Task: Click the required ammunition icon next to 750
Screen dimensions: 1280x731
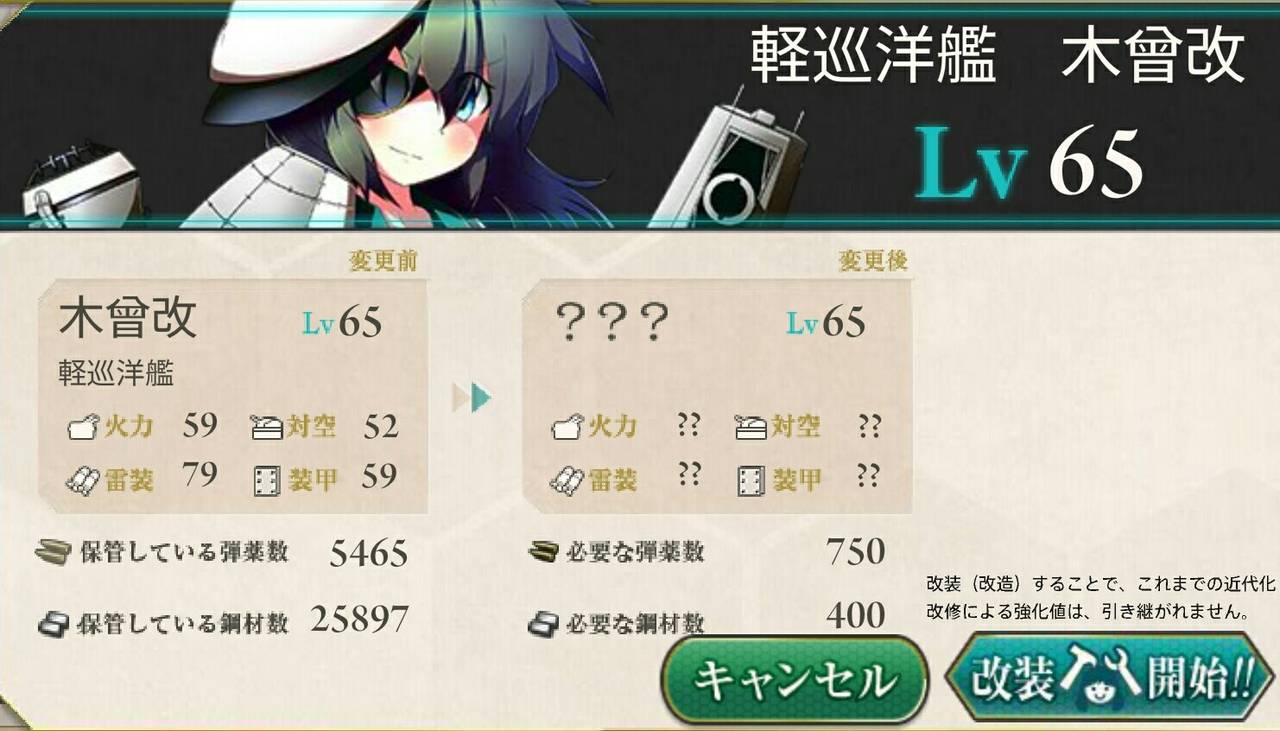Action: point(546,551)
